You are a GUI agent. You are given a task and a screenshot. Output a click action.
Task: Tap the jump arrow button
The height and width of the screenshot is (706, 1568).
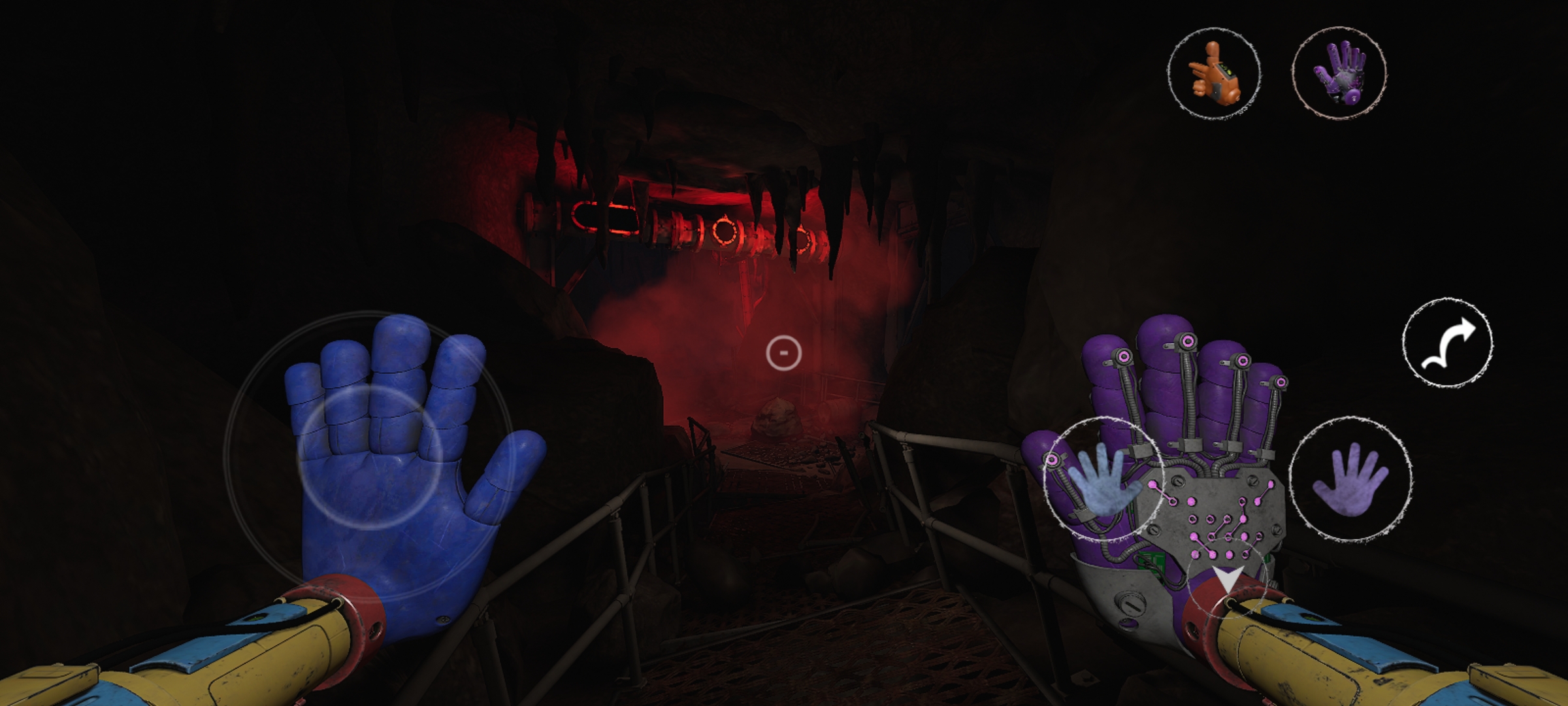(x=1448, y=342)
